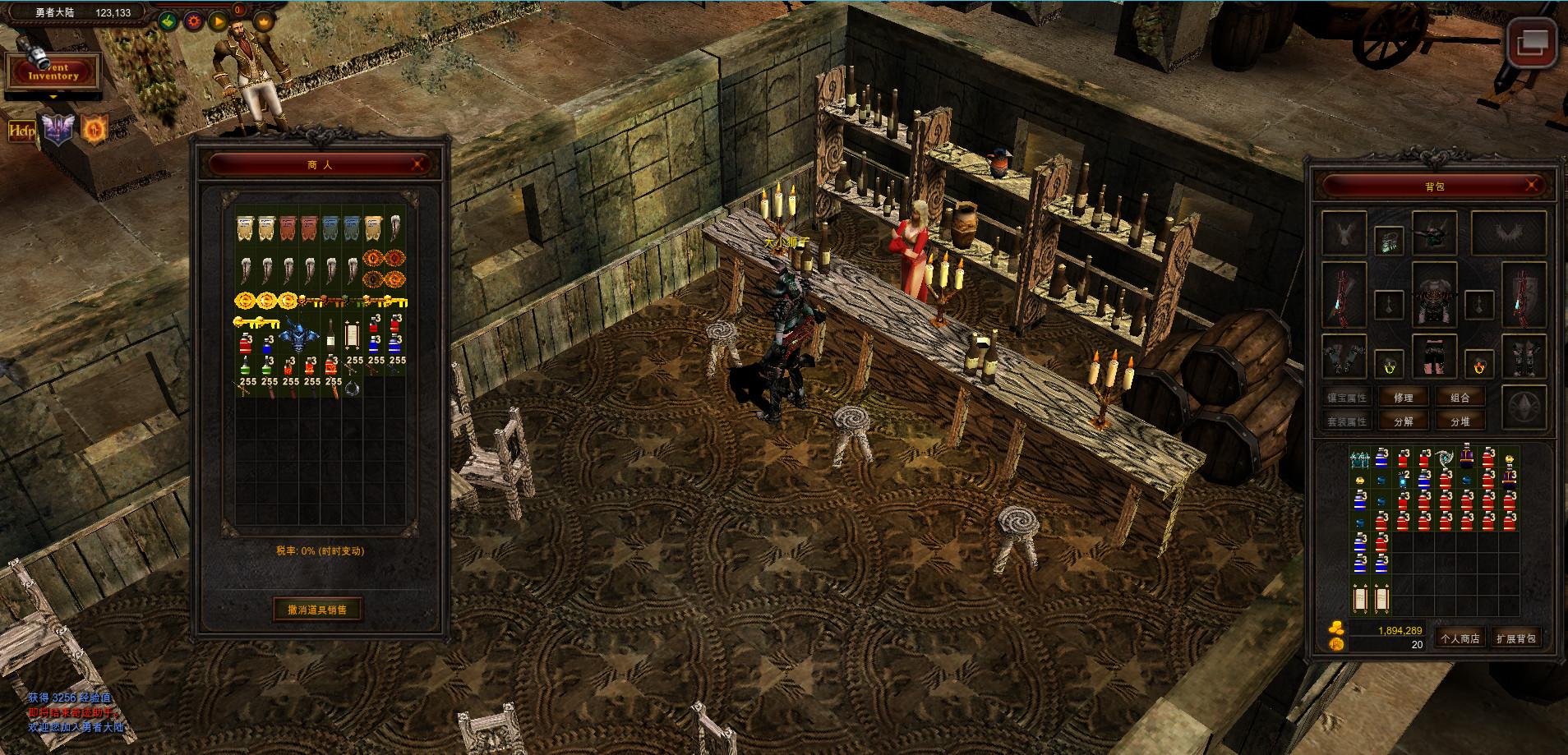The width and height of the screenshot is (1568, 755).
Task: Open 个人商店 personal shop
Action: pyautogui.click(x=1460, y=638)
